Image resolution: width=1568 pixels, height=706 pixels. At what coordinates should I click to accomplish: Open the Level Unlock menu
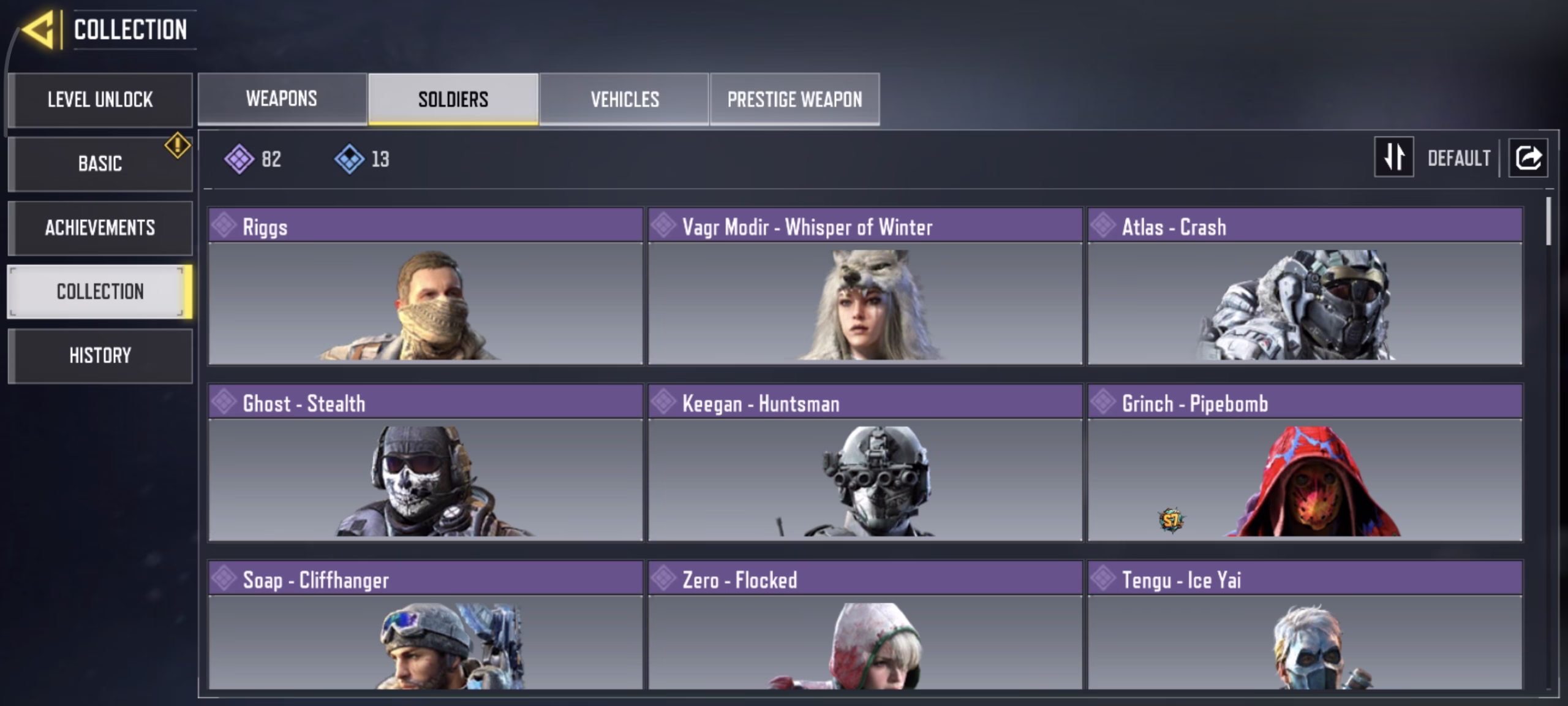(x=100, y=100)
